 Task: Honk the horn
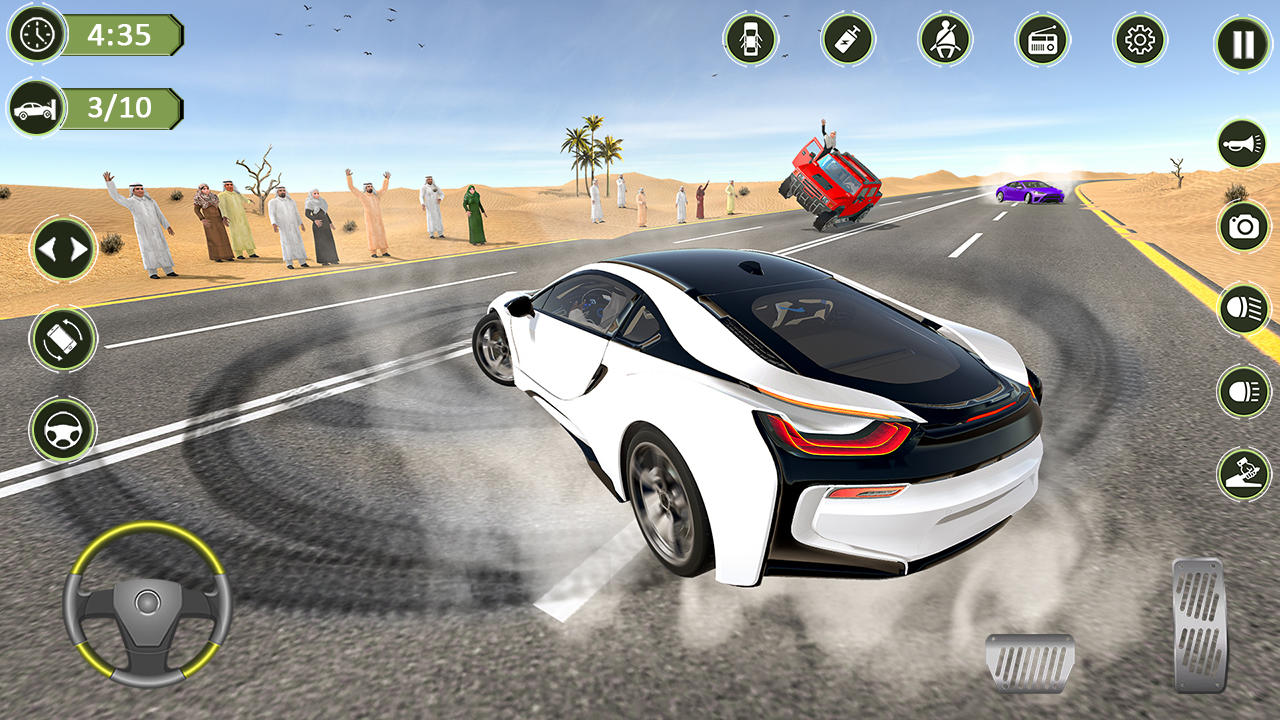point(1243,144)
